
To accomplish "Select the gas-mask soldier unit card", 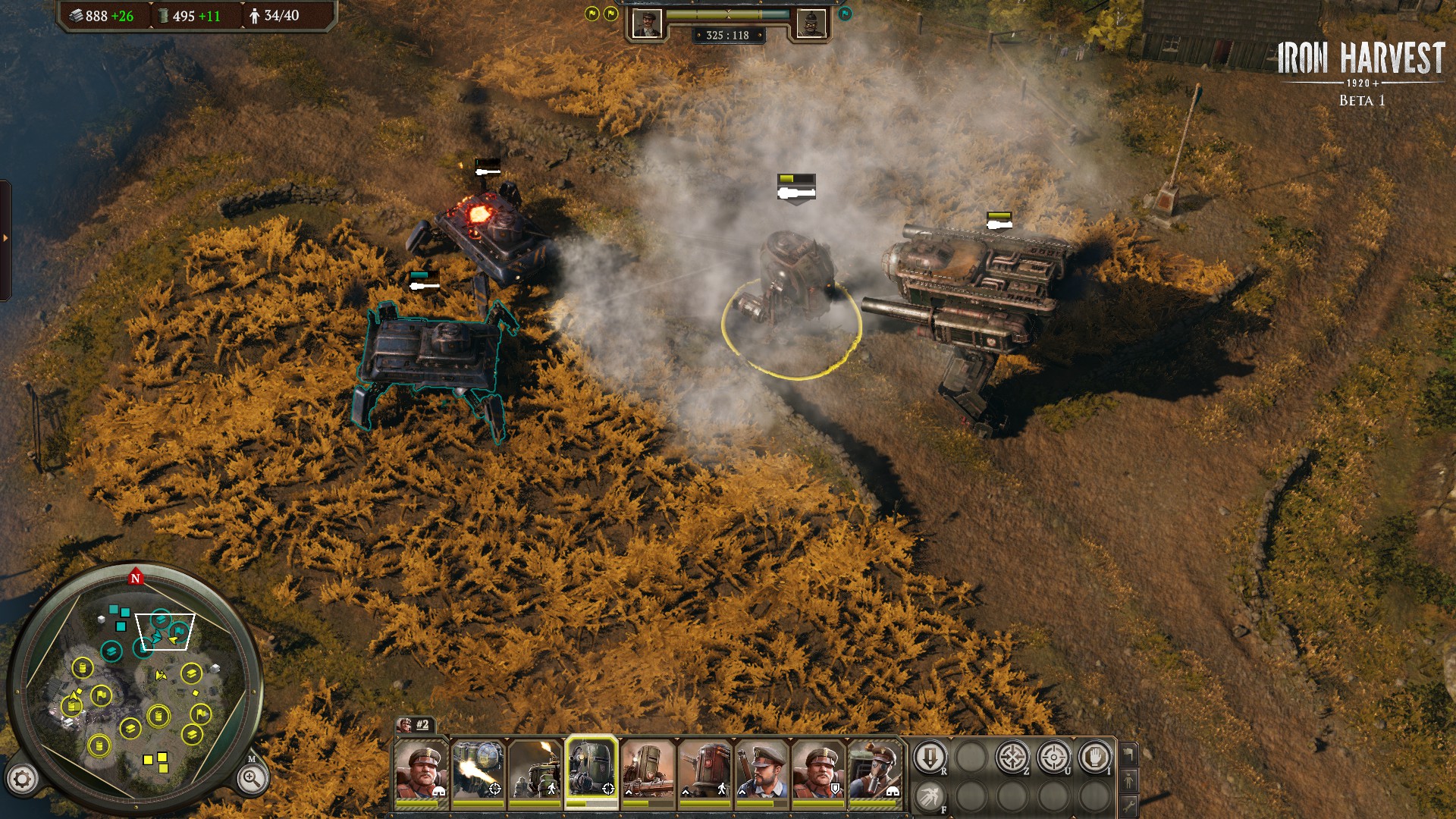I will point(874,770).
